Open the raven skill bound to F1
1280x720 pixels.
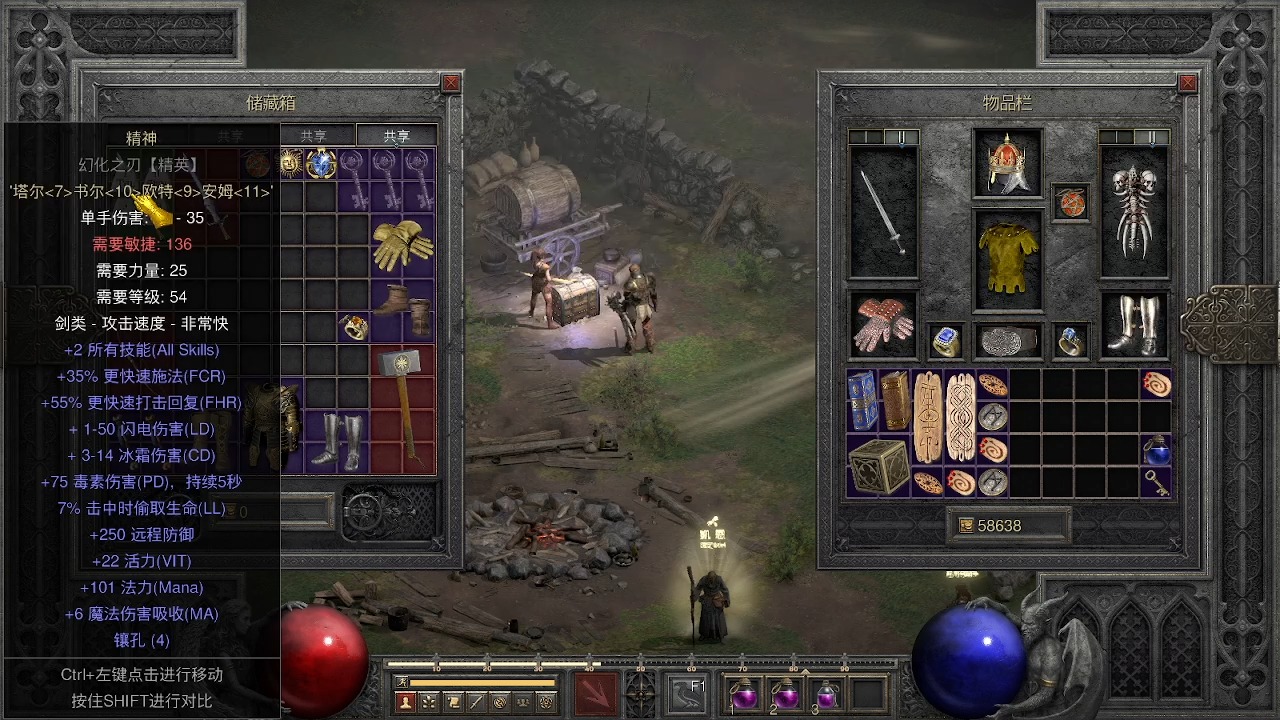pyautogui.click(x=690, y=693)
